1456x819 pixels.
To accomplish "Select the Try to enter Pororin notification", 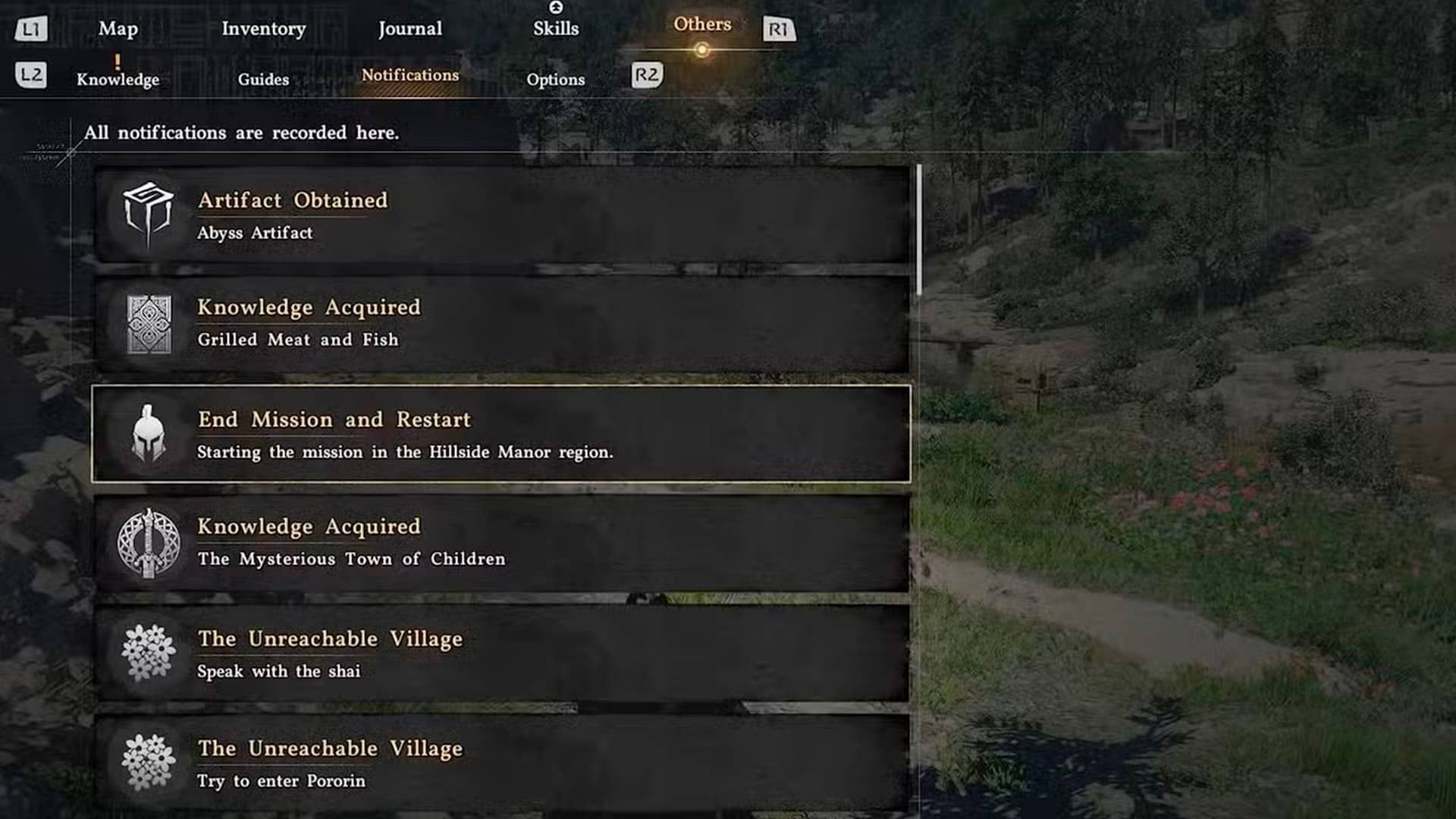I will point(500,762).
